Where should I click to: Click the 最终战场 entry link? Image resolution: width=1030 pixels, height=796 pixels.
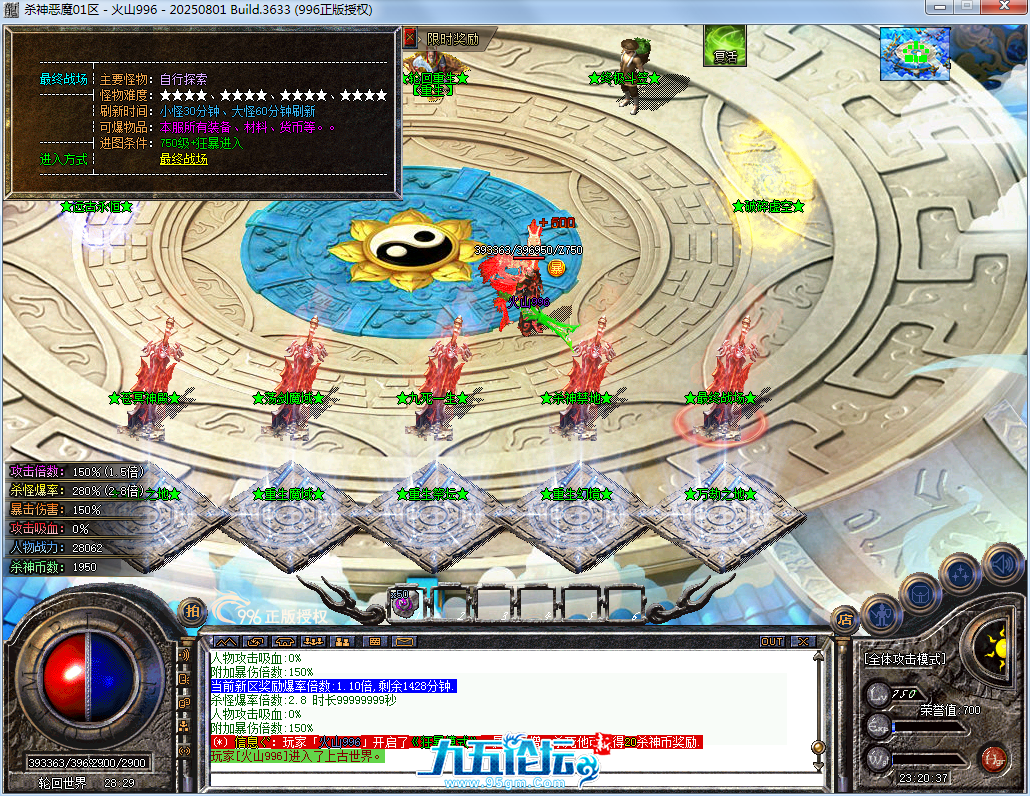(183, 159)
